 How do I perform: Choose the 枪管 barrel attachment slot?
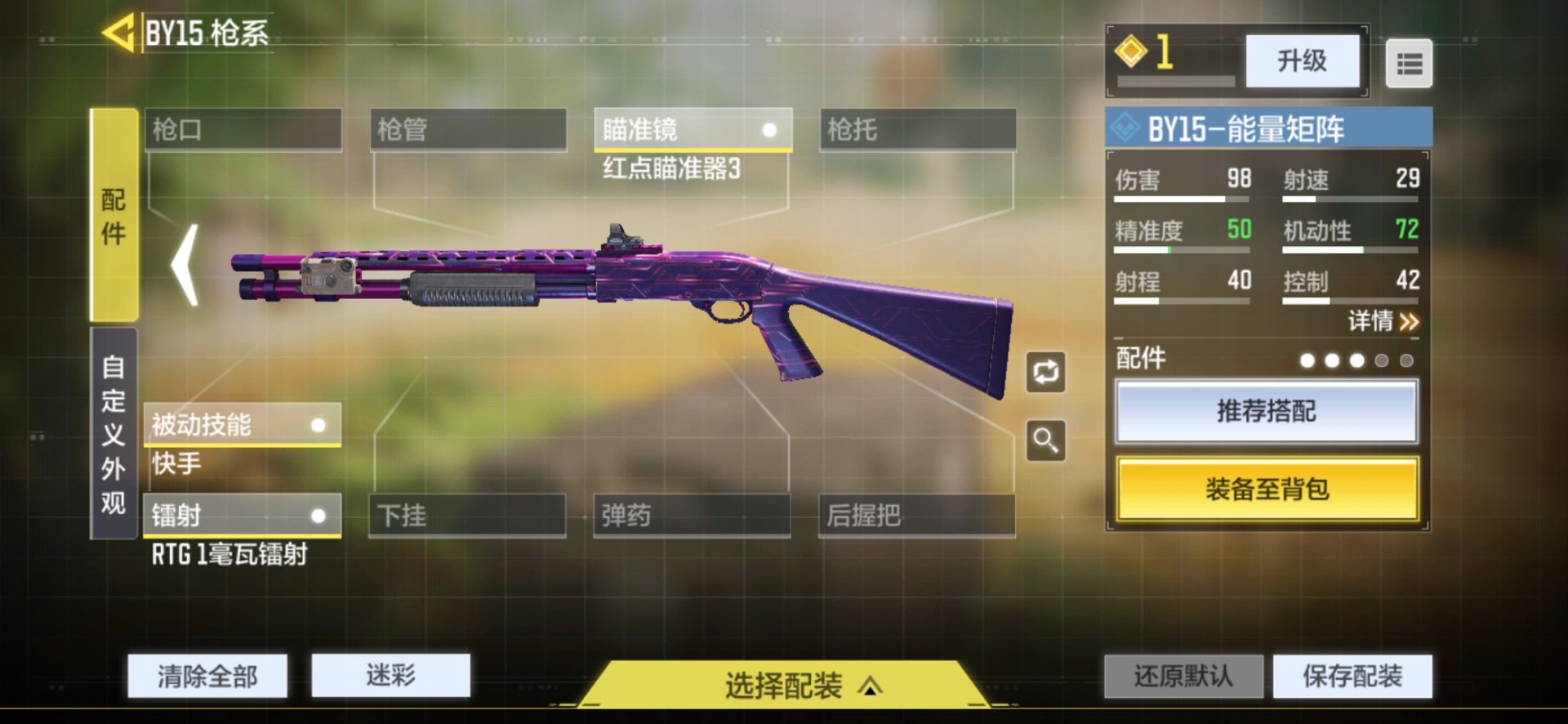[x=468, y=130]
